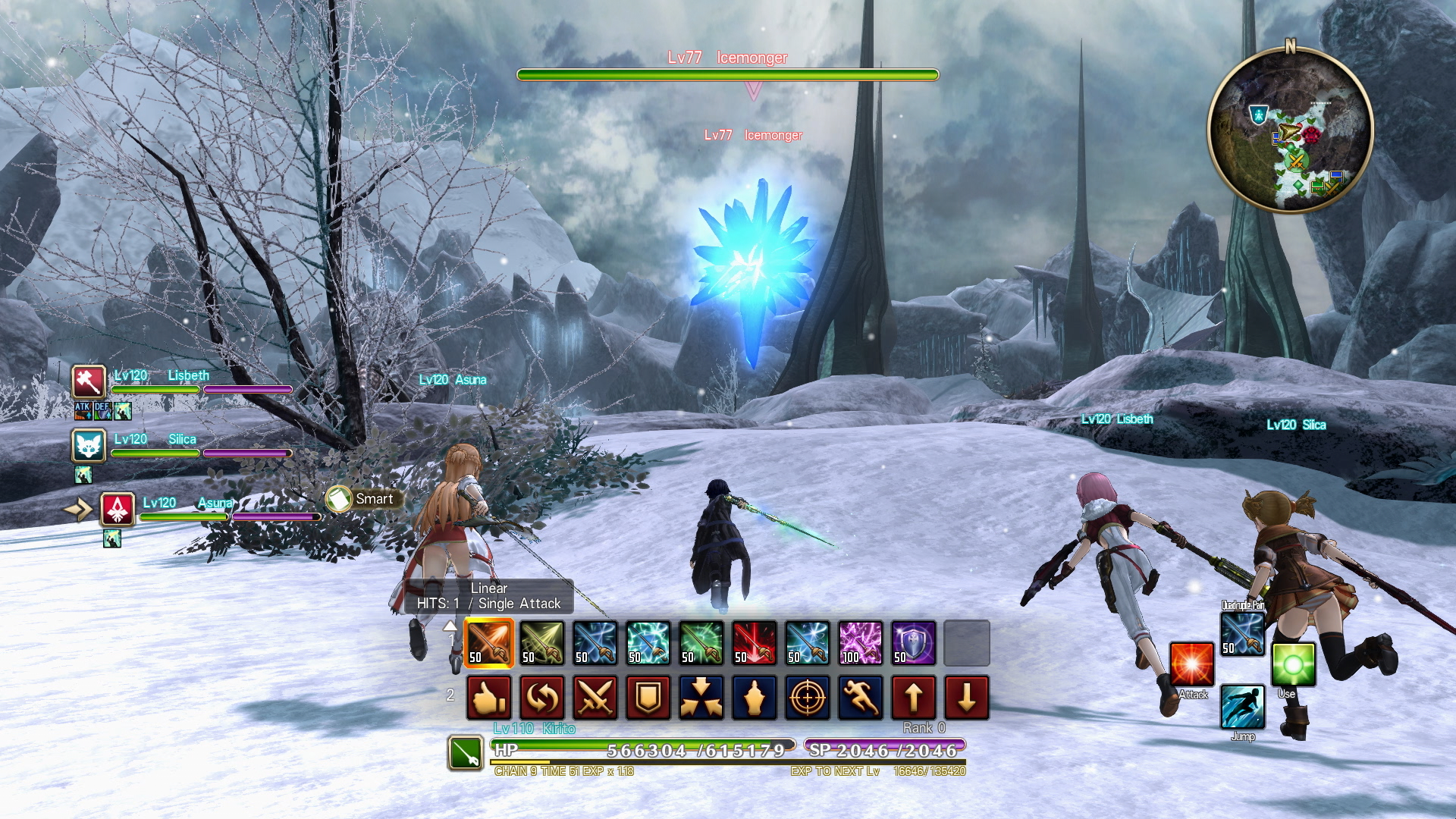Trigger the red Attack action button

[x=1191, y=664]
